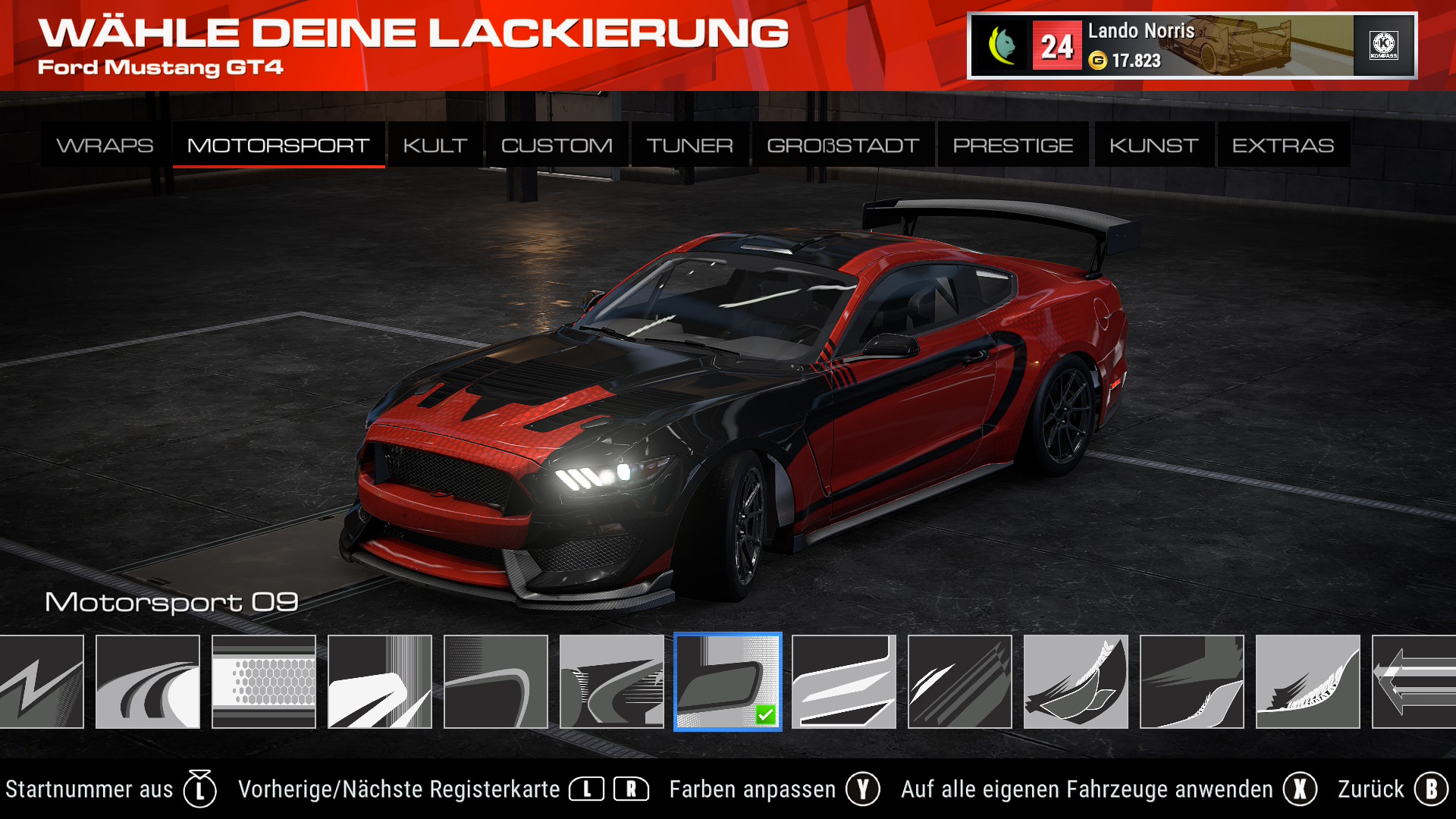Screen dimensions: 1456x819
Task: Select the checkmarked Motorsport 09 livery thumbnail
Action: click(727, 682)
